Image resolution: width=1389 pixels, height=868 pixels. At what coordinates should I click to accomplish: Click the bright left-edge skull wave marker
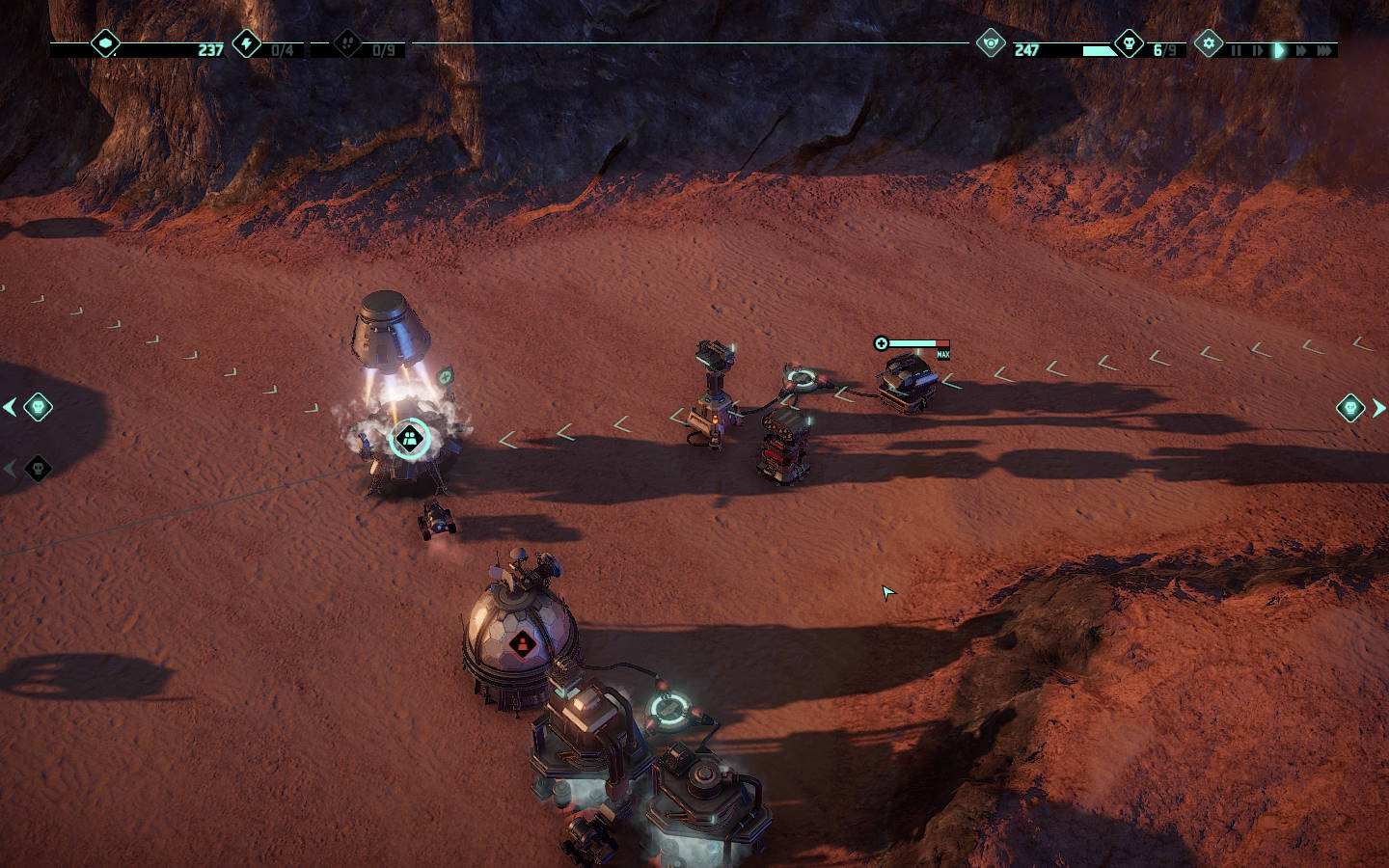click(38, 407)
